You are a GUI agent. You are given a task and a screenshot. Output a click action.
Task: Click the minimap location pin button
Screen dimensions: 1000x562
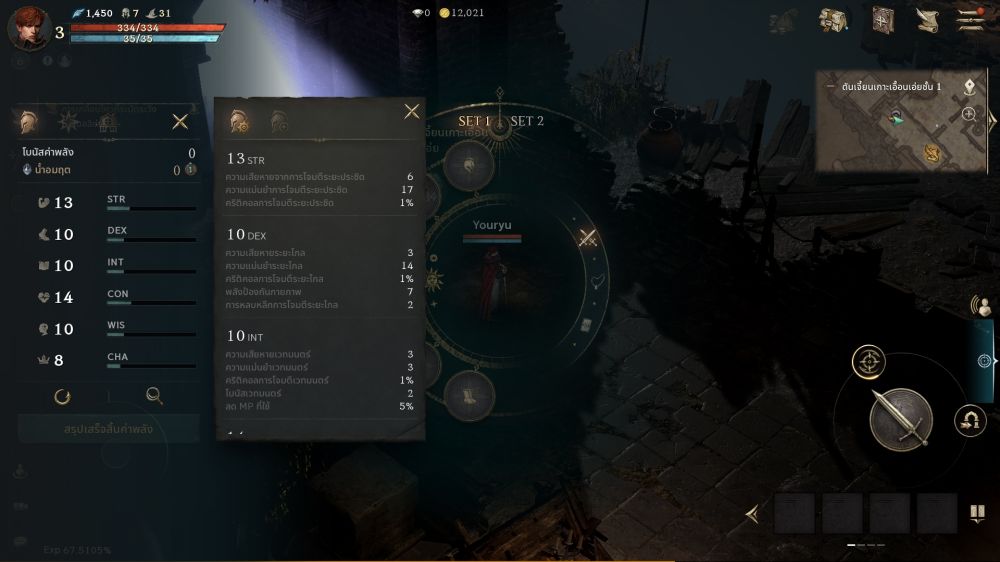click(969, 87)
